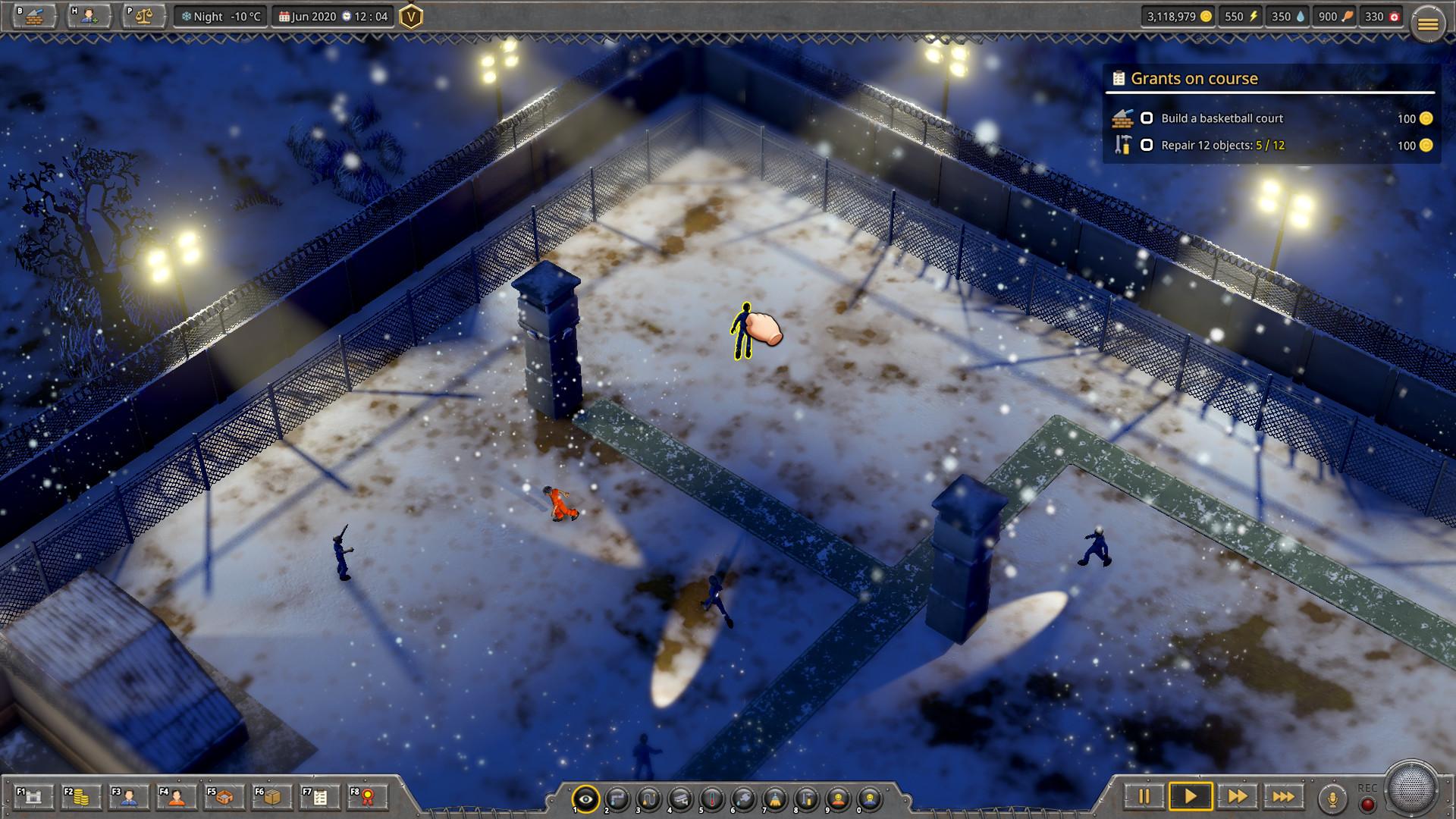Screen dimensions: 1456x819
Task: Toggle the thermometer temperature overlay
Action: point(712,799)
